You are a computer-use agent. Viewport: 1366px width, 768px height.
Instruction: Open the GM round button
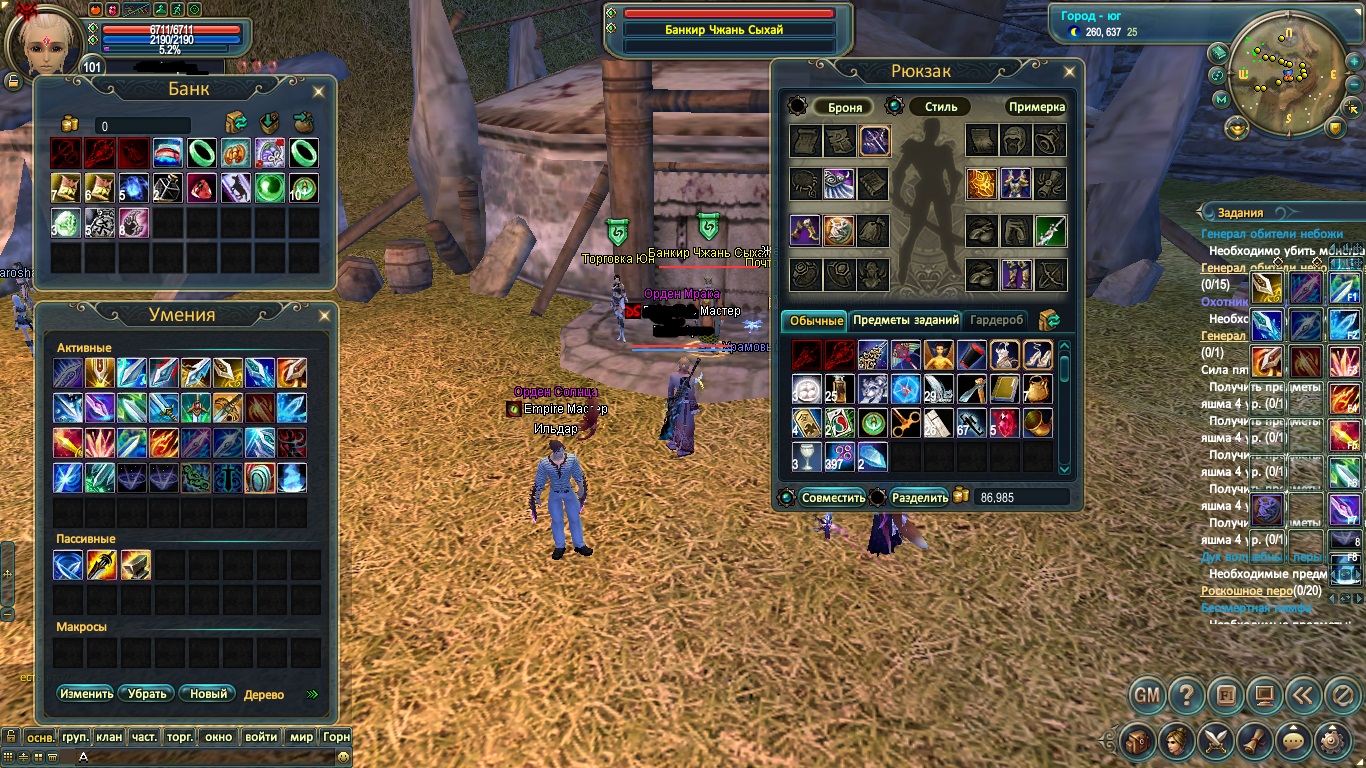click(1148, 694)
